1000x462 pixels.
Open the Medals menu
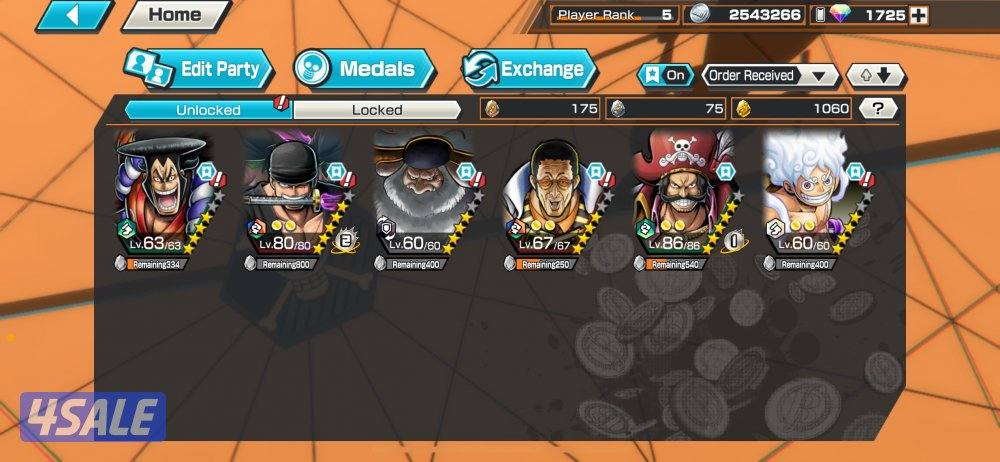(x=364, y=69)
